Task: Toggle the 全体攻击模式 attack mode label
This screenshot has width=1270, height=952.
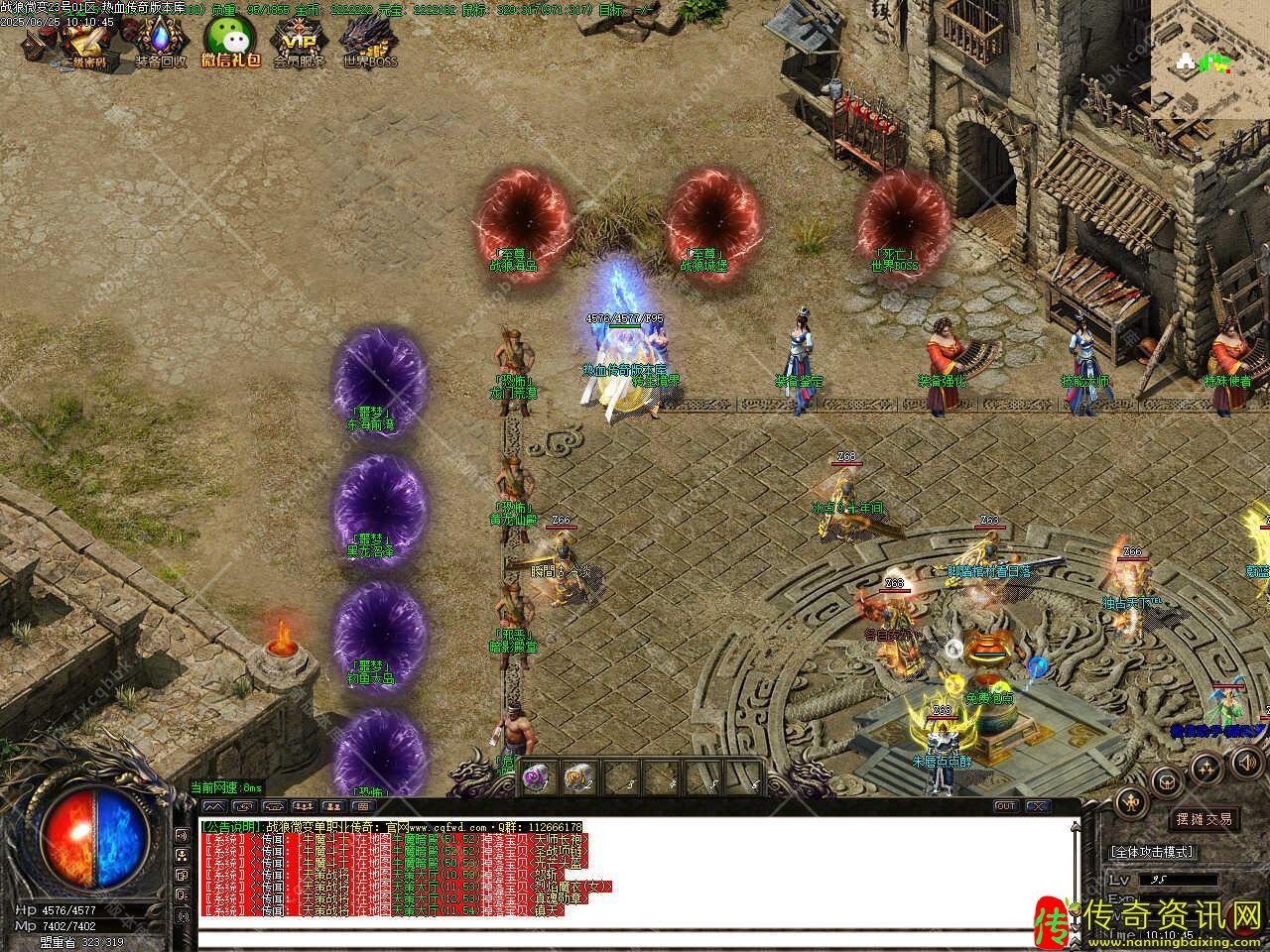Action: [1152, 852]
